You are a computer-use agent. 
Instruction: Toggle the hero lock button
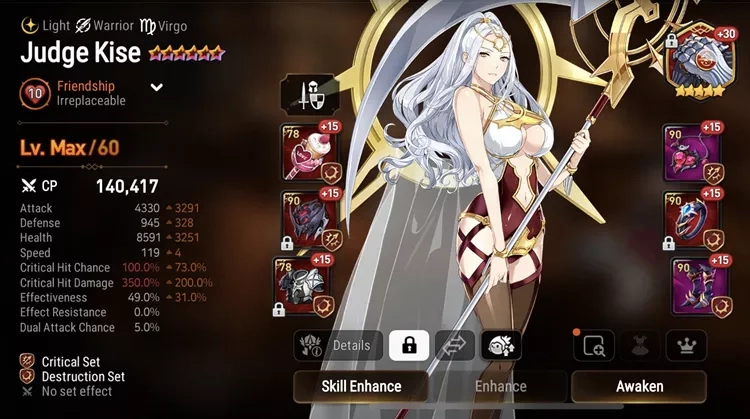[408, 346]
